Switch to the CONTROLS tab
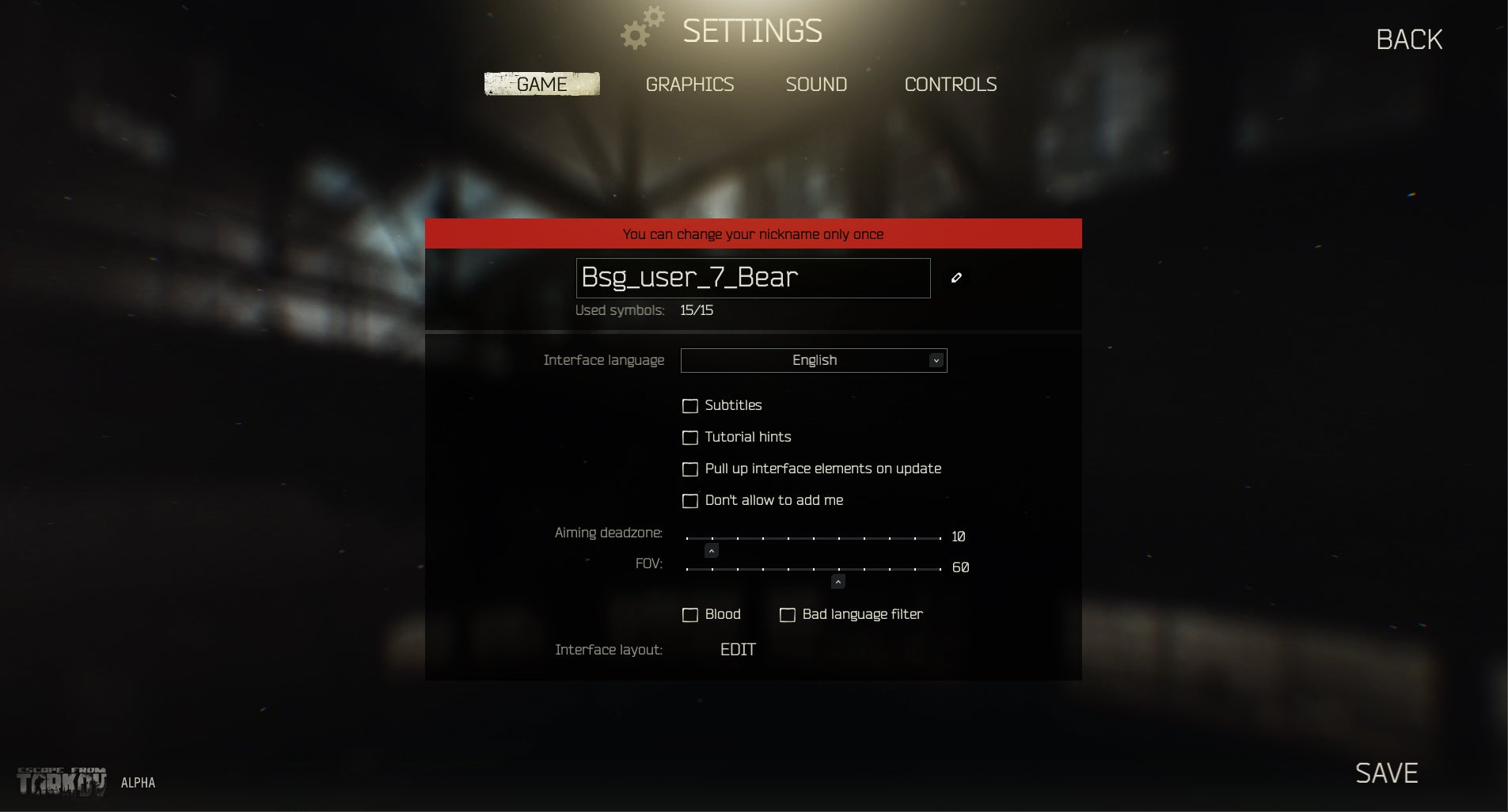Screen dimensions: 1508x812 (x=950, y=84)
